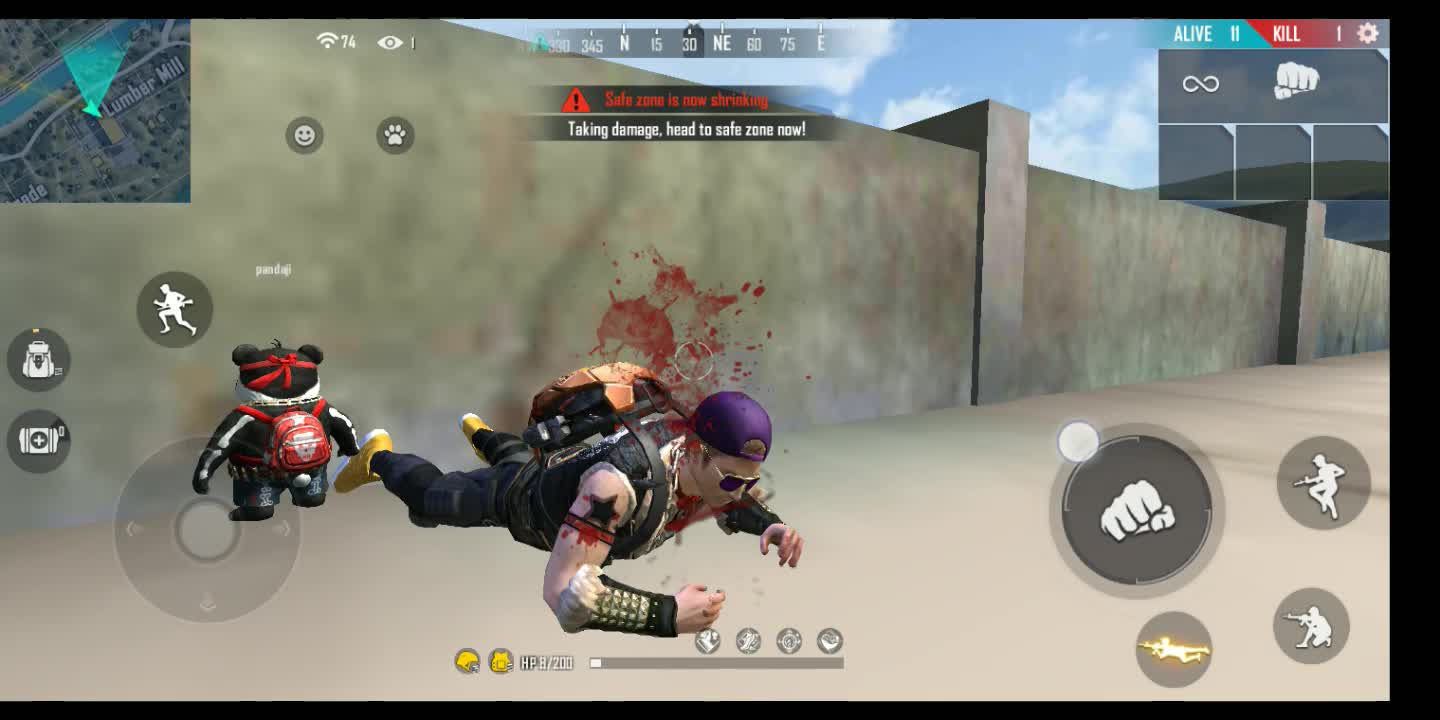Open settings with the gear icon

pos(1367,33)
